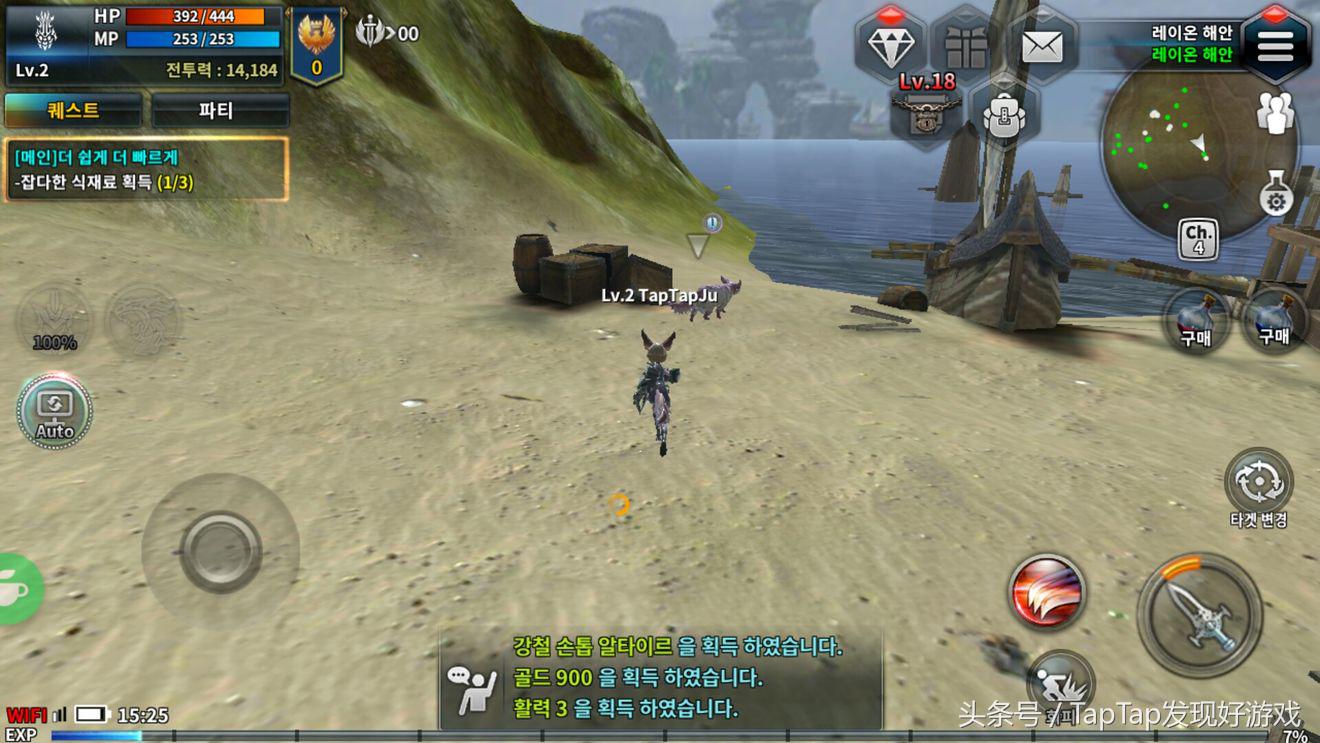Activate the red claw slash skill

click(x=1047, y=591)
